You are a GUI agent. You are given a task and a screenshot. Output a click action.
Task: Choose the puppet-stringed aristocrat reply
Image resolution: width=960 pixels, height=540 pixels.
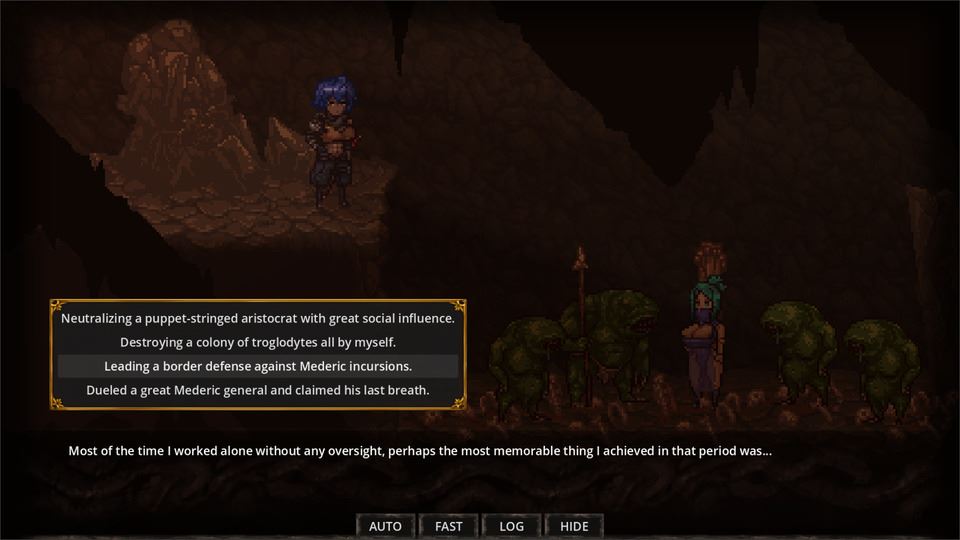pos(258,319)
